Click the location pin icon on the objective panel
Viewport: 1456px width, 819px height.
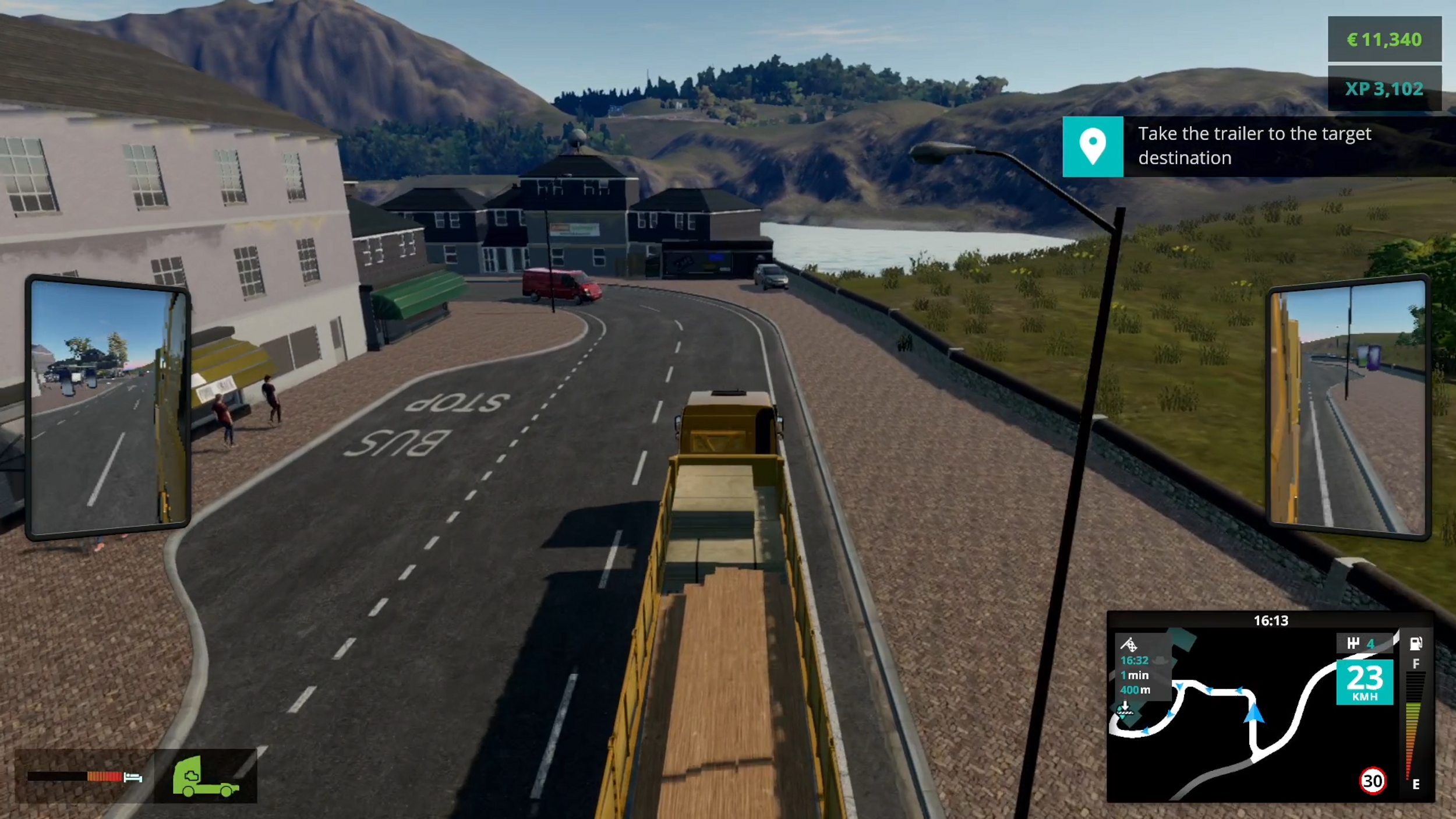coord(1094,147)
